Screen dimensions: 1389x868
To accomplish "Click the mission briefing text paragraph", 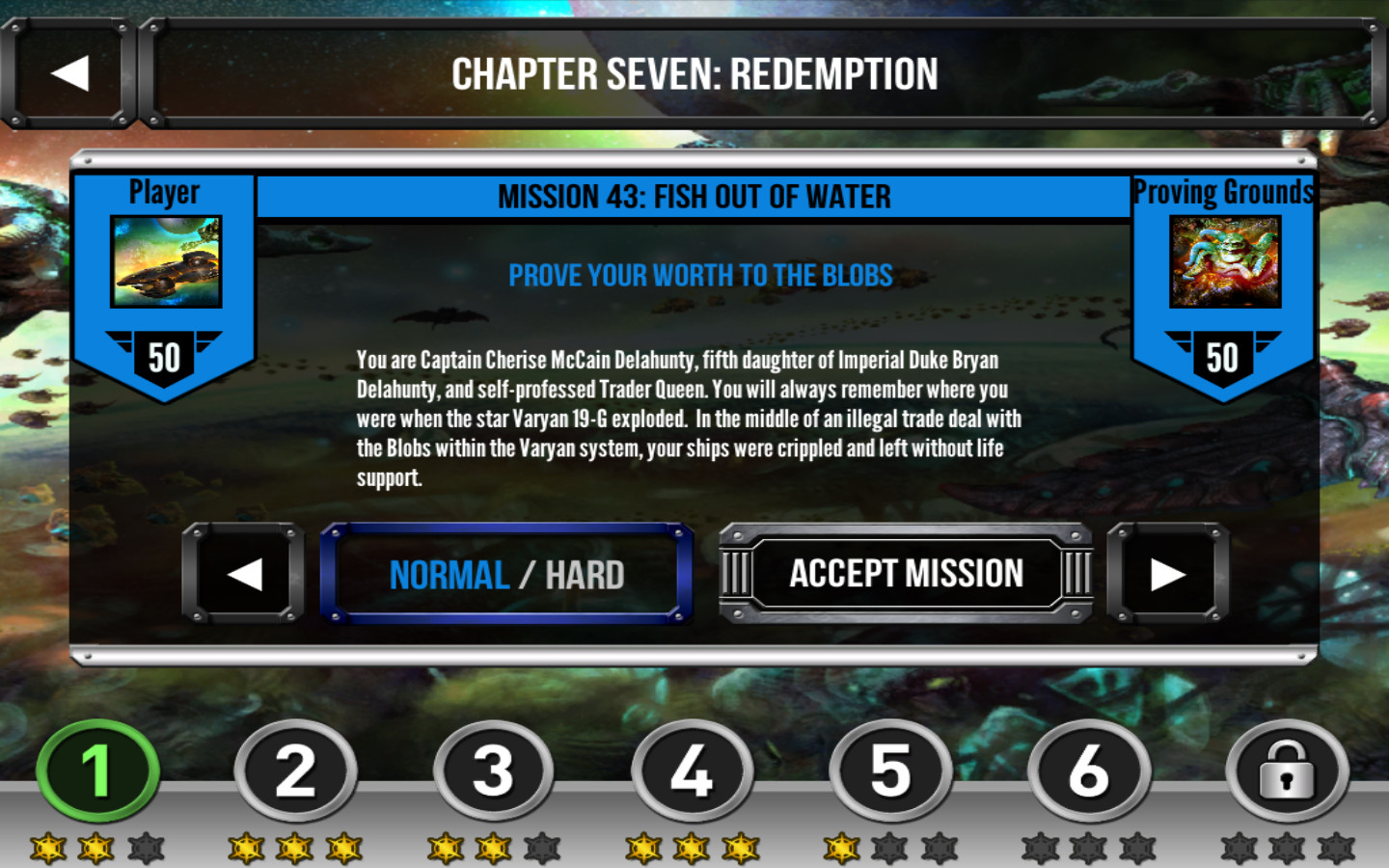I will coord(690,419).
